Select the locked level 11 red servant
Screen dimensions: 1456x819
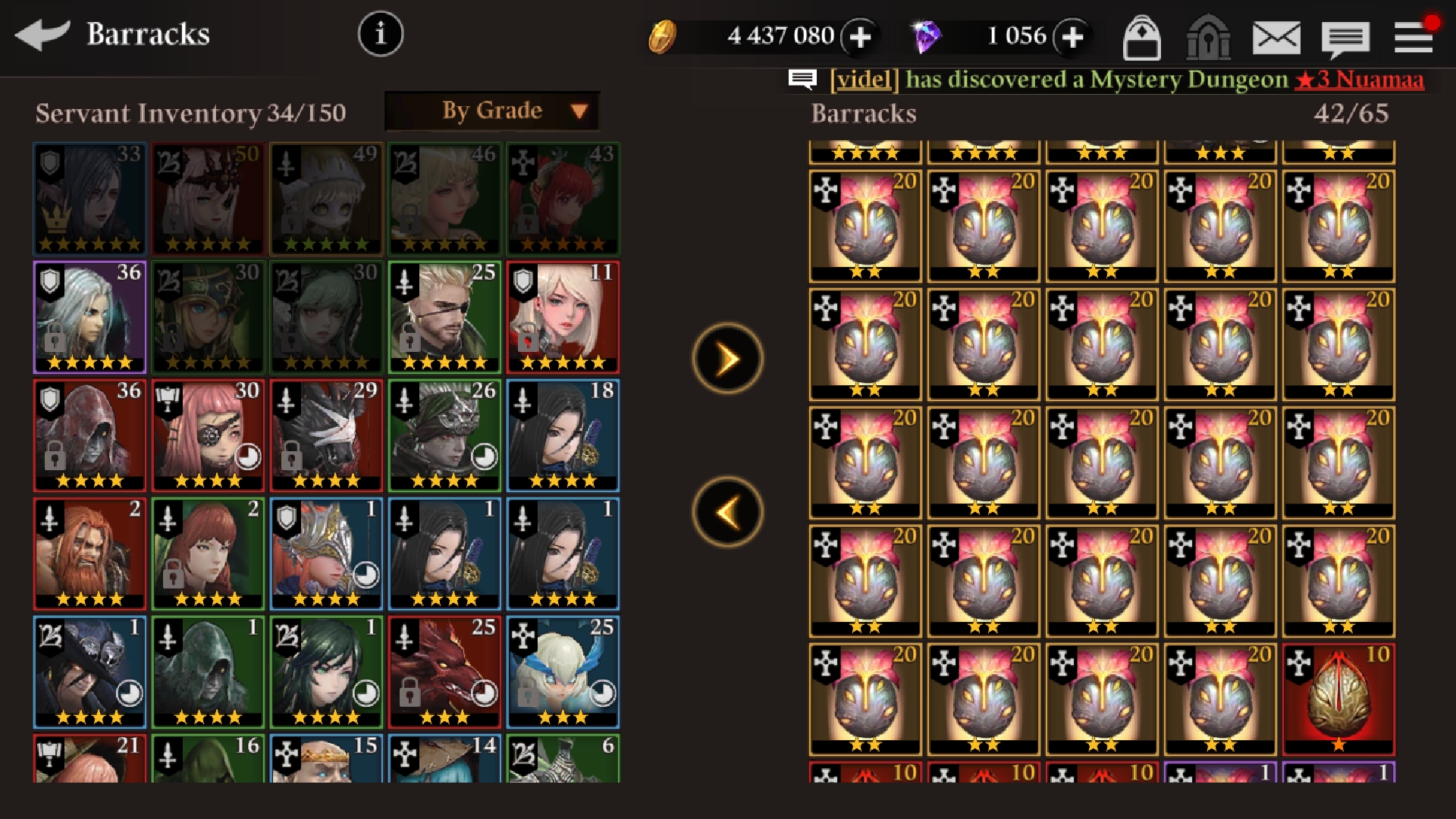tap(563, 318)
